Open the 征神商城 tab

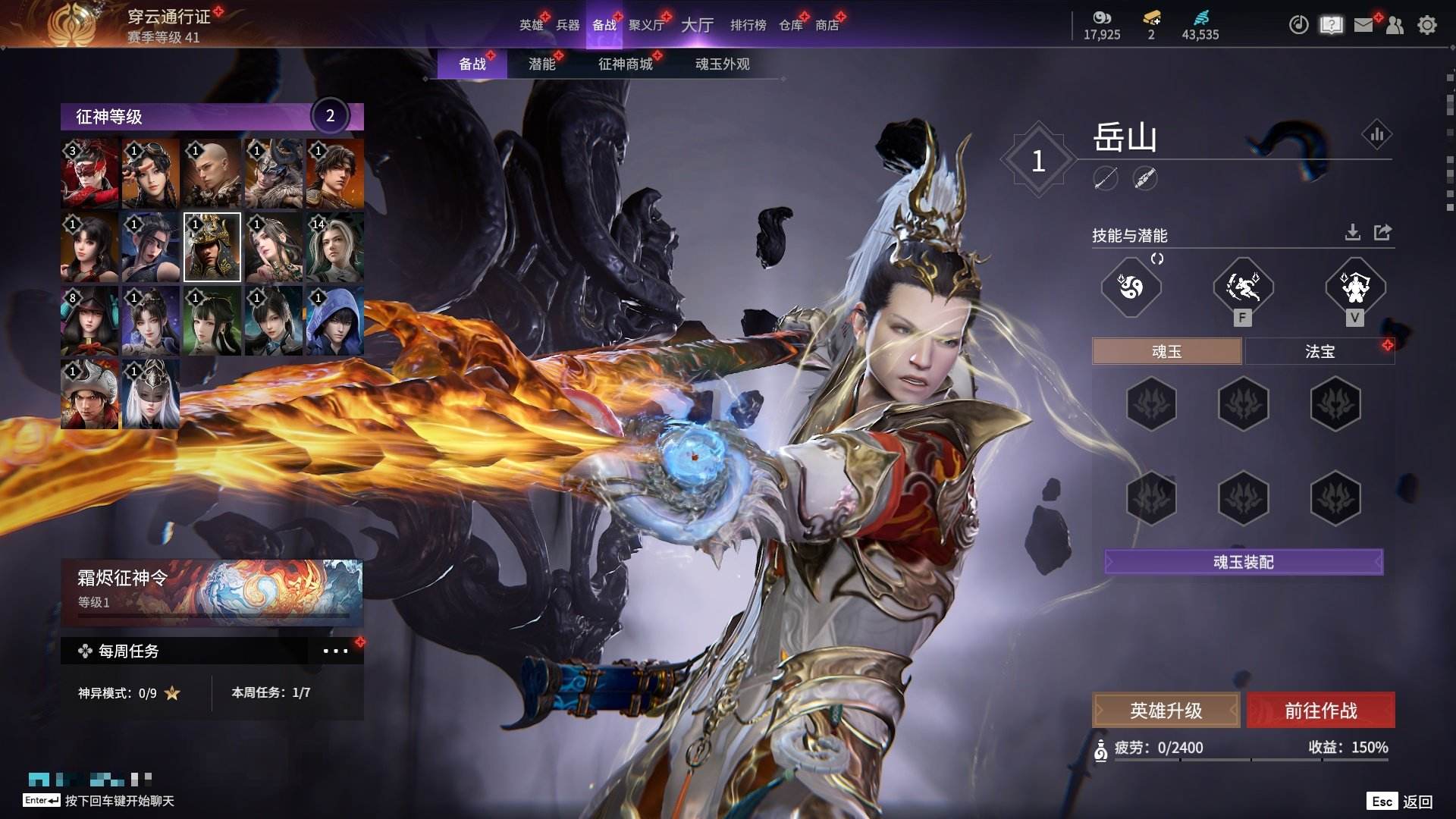(x=625, y=64)
